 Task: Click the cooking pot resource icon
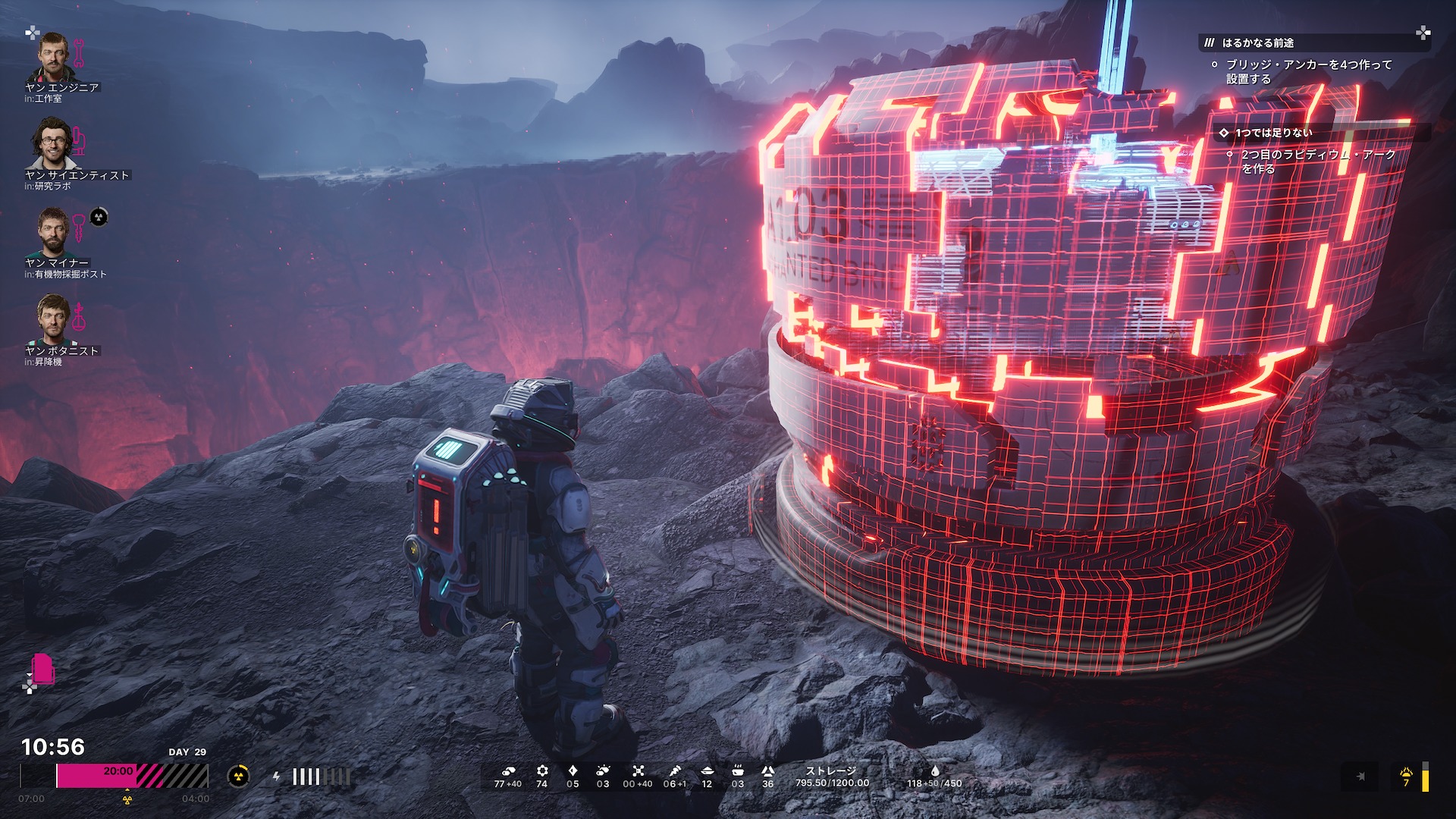pos(737,770)
